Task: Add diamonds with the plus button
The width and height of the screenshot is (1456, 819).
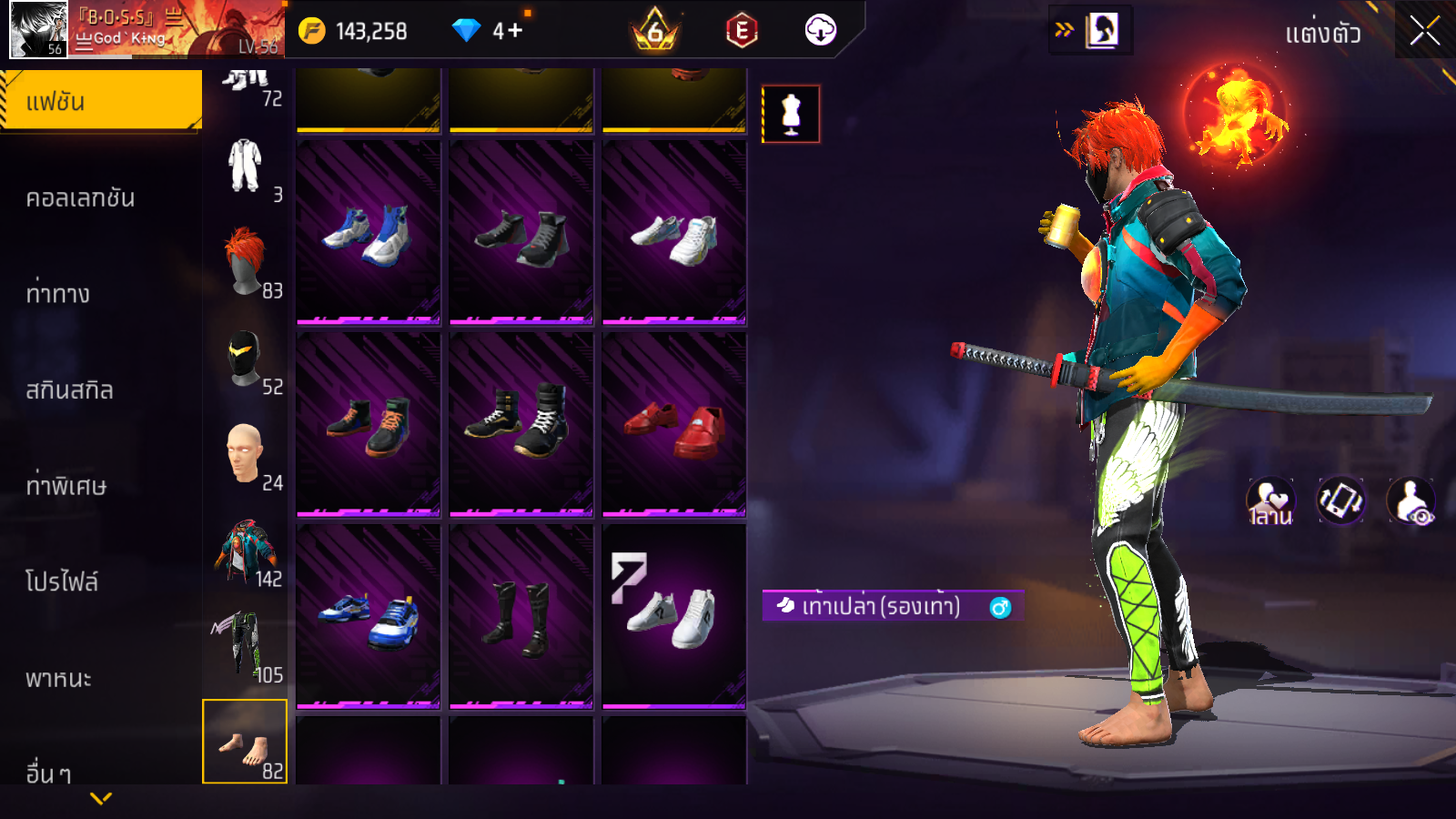Action: point(515,31)
